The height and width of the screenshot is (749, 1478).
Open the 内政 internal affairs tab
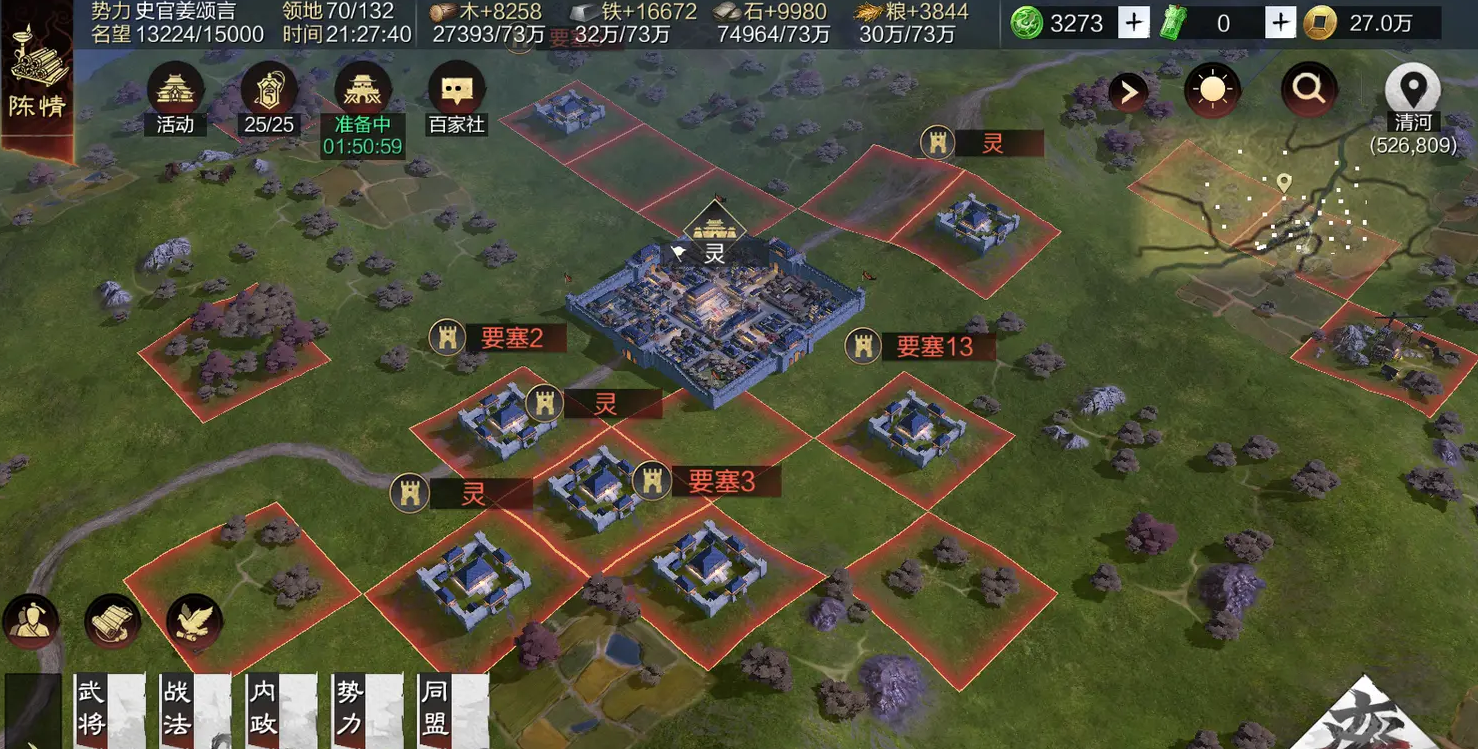(280, 710)
